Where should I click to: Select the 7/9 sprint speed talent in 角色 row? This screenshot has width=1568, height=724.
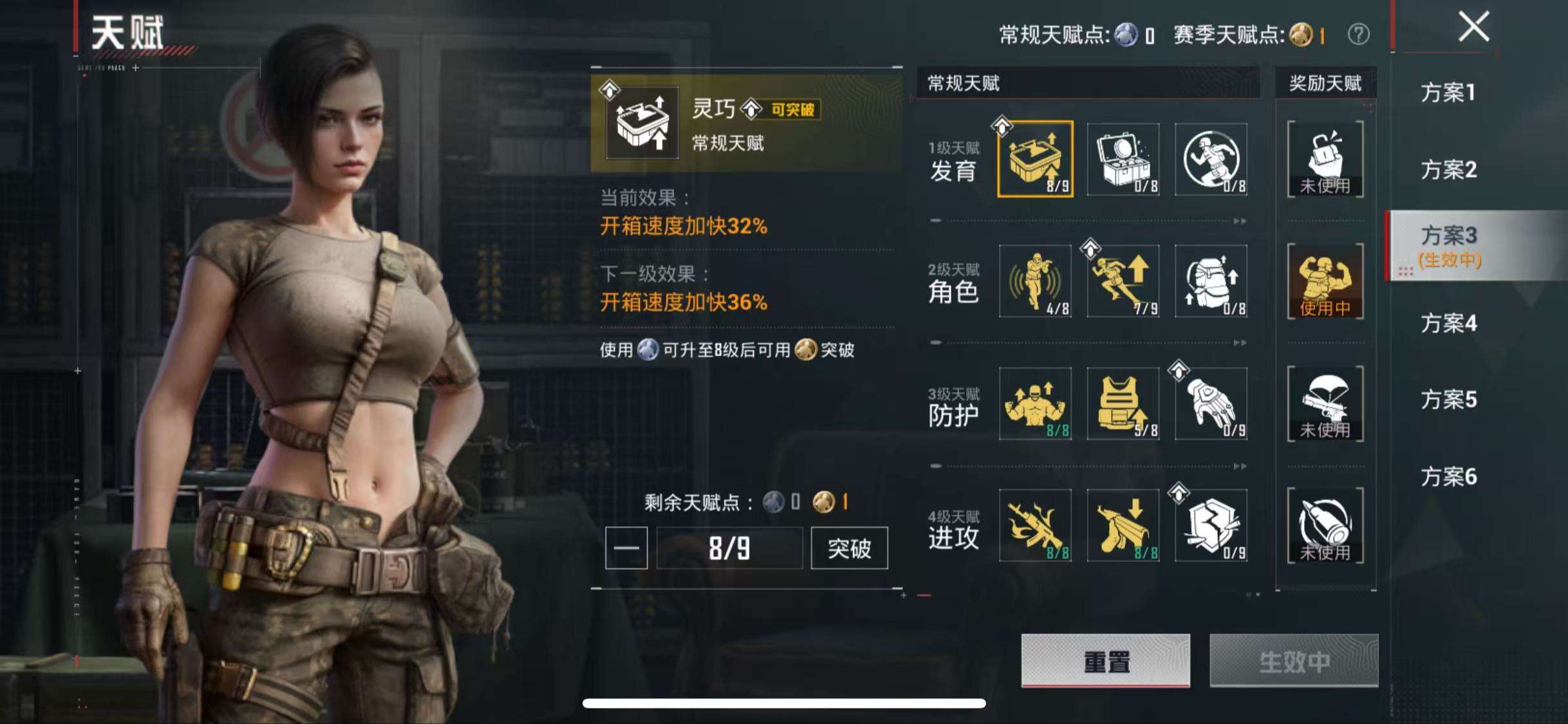tap(1123, 282)
